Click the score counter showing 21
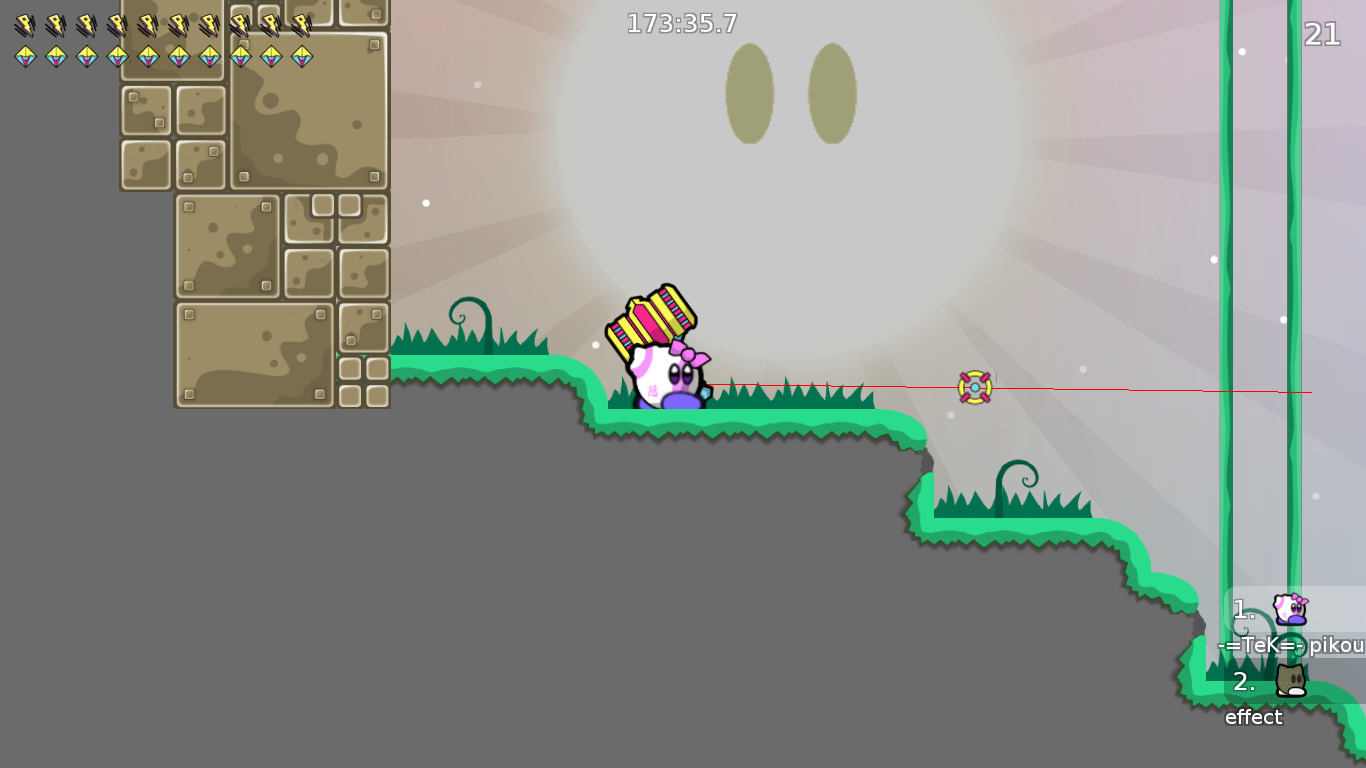Screen dimensions: 1366x768 [x=1323, y=34]
